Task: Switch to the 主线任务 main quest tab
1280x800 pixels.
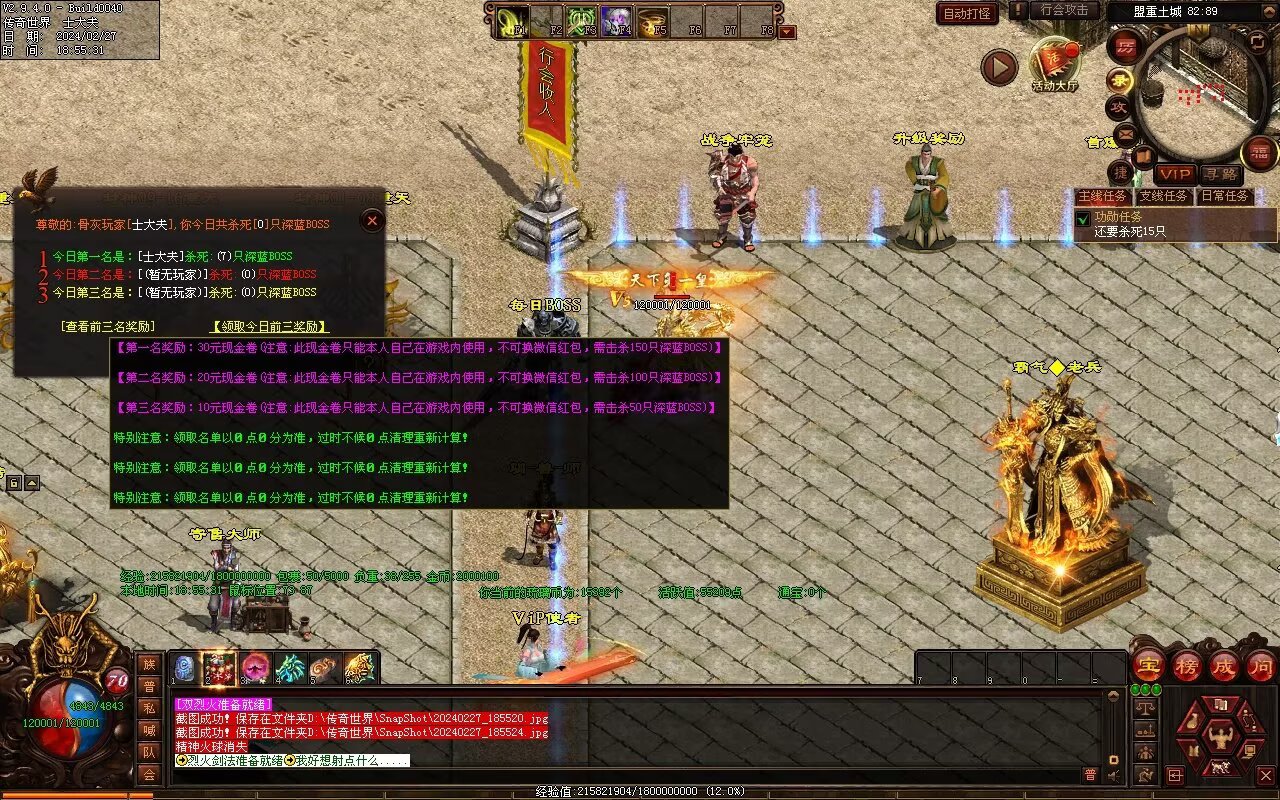Action: (x=1103, y=196)
